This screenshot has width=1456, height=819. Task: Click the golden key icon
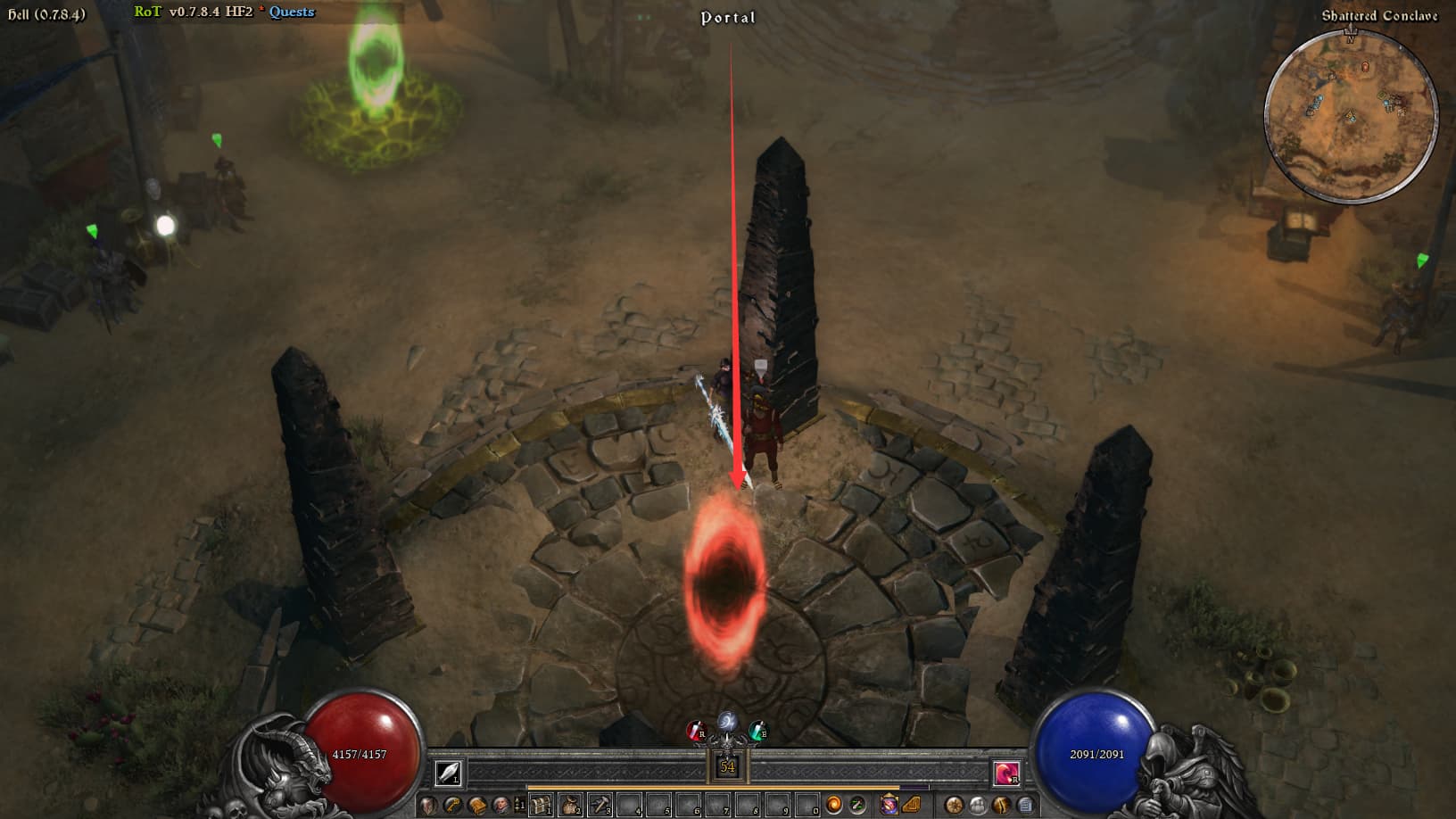[453, 806]
